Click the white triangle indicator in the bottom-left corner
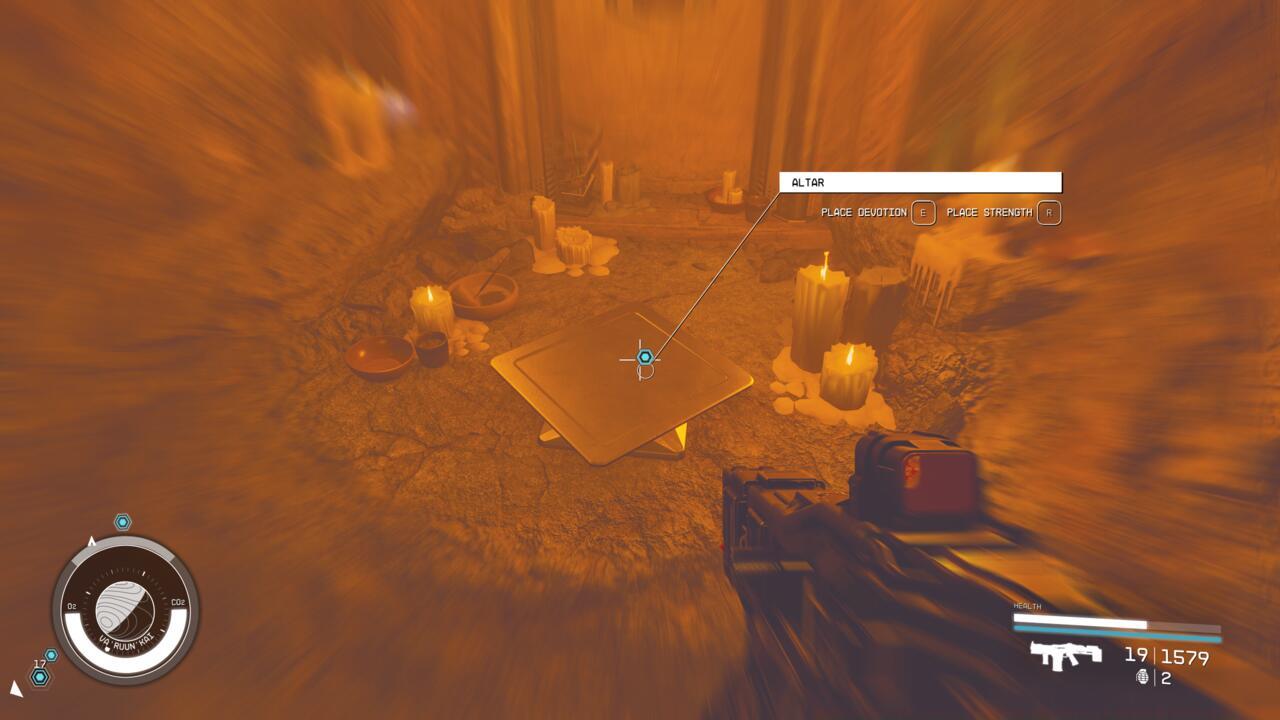 click(x=15, y=688)
